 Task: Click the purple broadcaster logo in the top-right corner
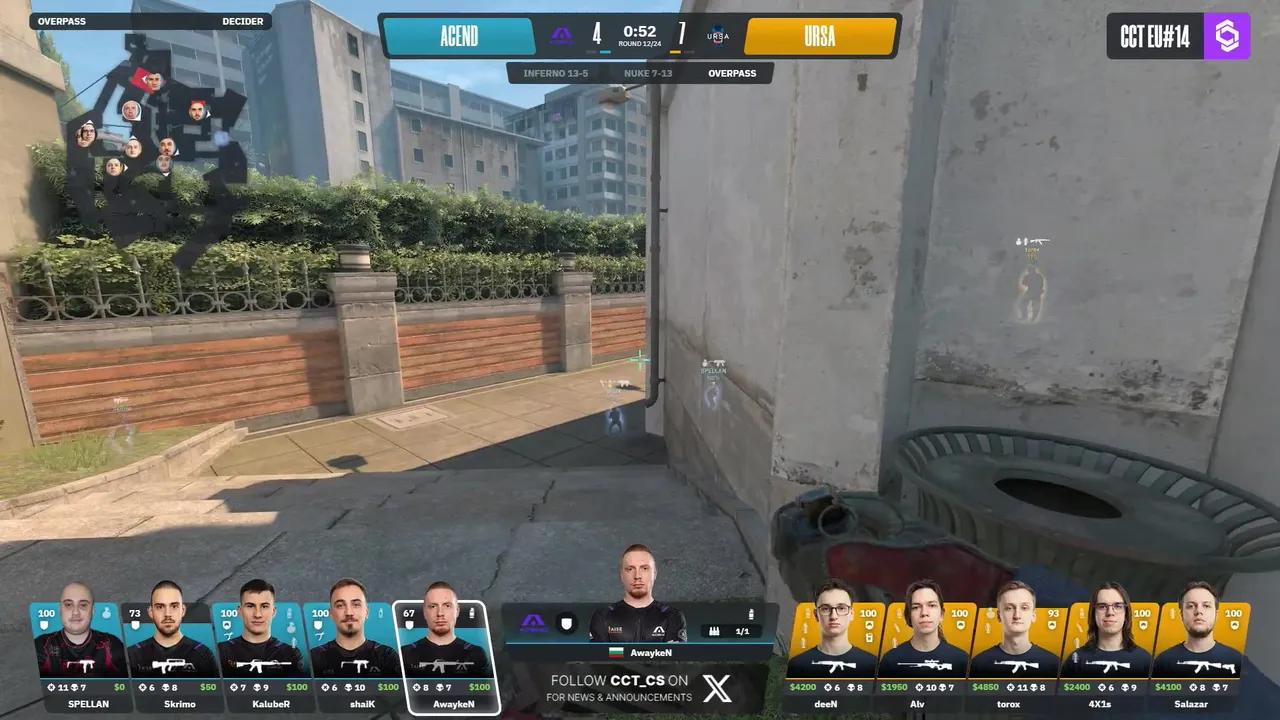tap(1228, 36)
